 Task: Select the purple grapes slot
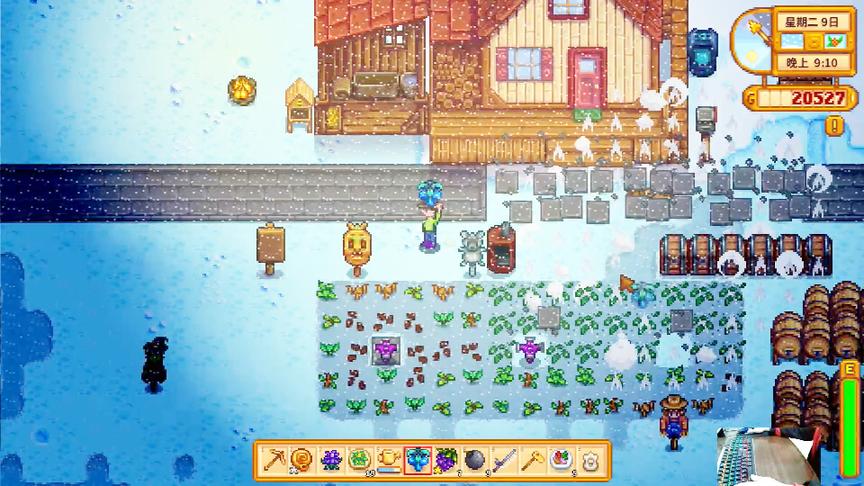point(446,459)
